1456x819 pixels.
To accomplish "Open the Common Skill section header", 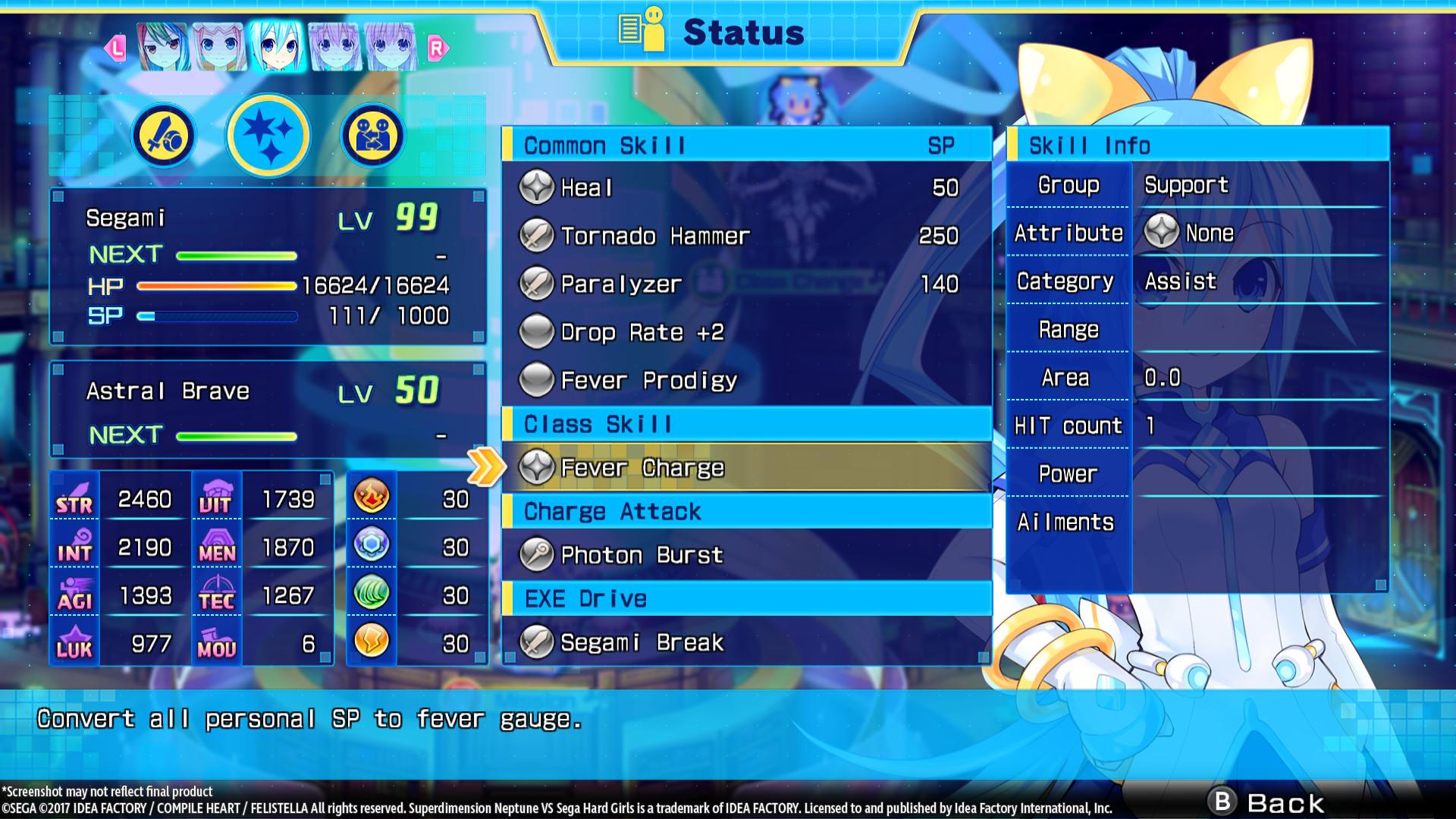I will [x=607, y=145].
